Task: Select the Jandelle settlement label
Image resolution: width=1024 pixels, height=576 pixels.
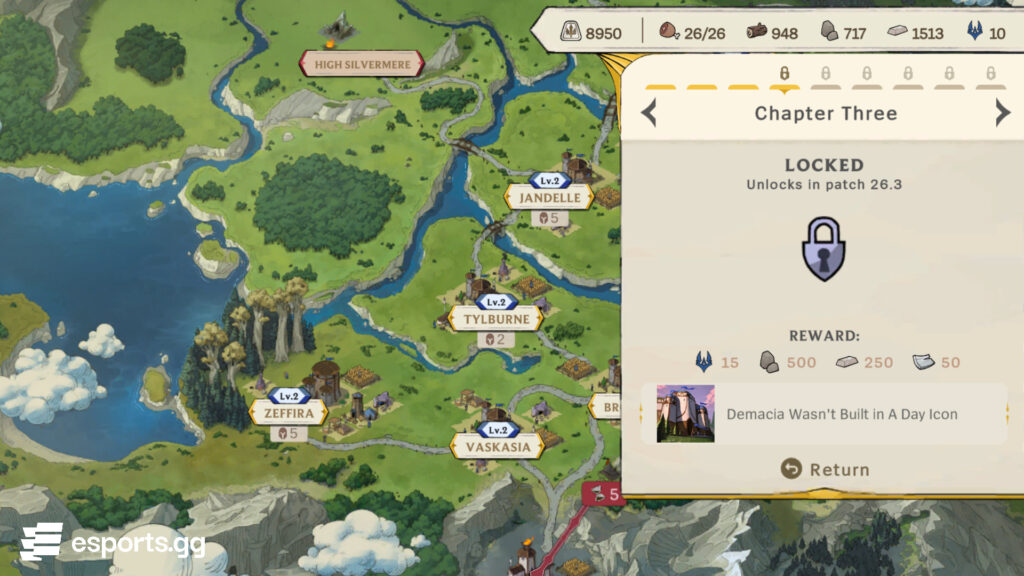Action: pos(549,197)
